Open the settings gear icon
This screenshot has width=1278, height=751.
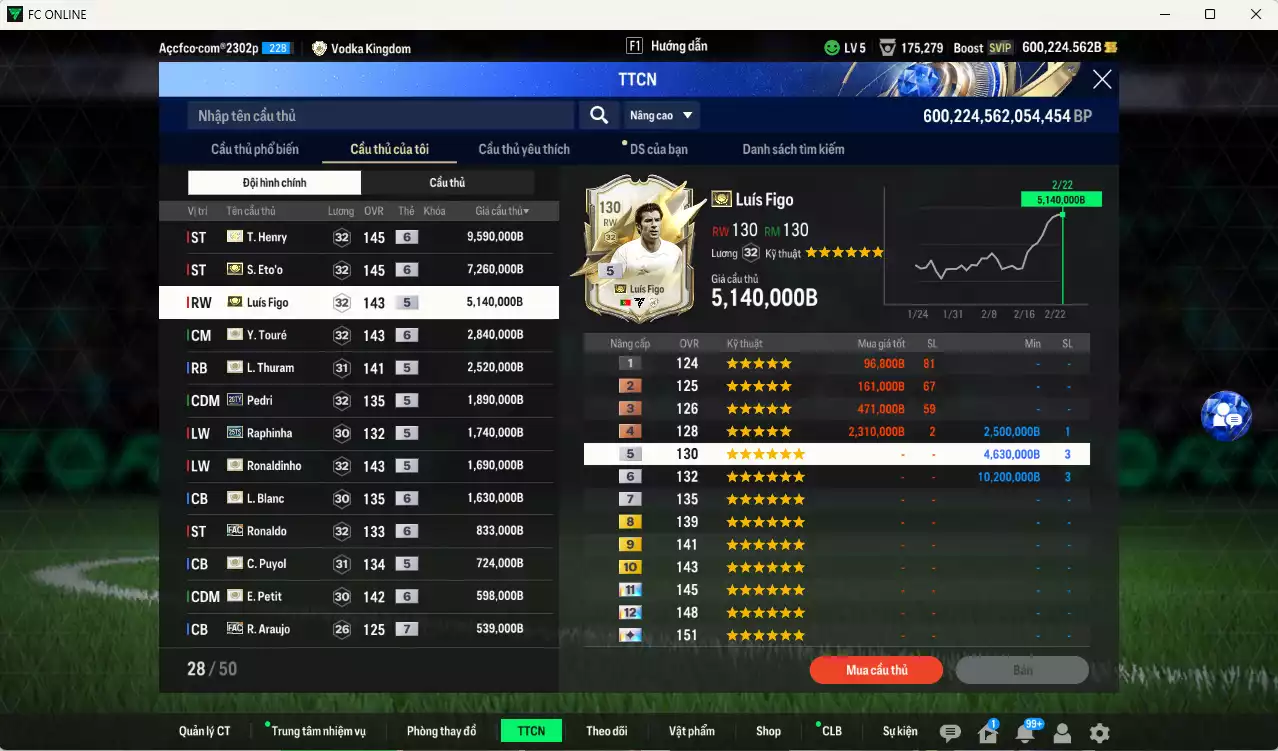1099,733
